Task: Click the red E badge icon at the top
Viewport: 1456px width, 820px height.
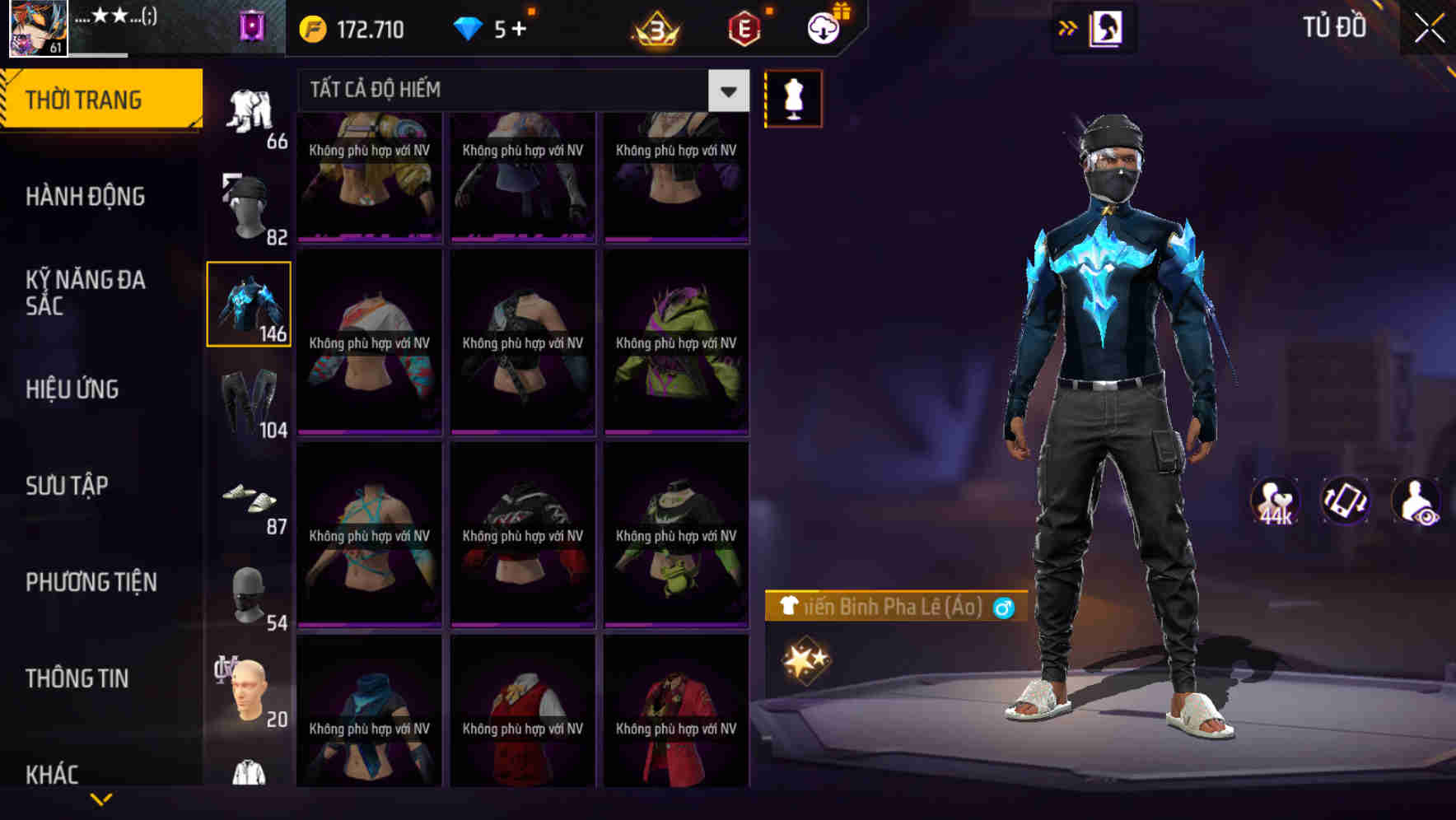Action: click(745, 27)
